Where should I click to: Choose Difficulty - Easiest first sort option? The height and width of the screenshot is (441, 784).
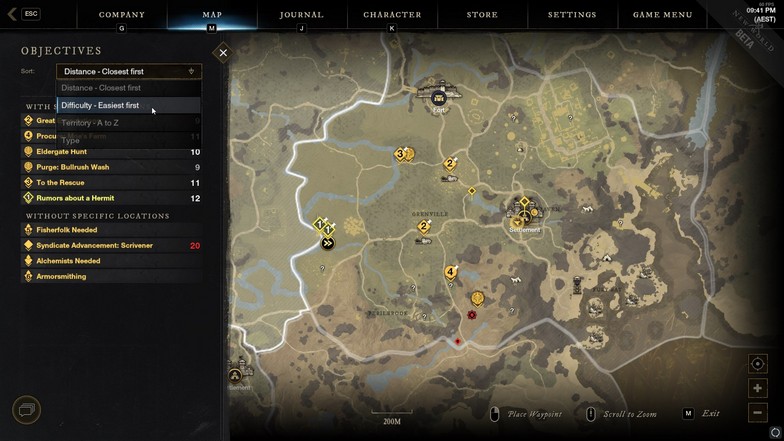100,105
